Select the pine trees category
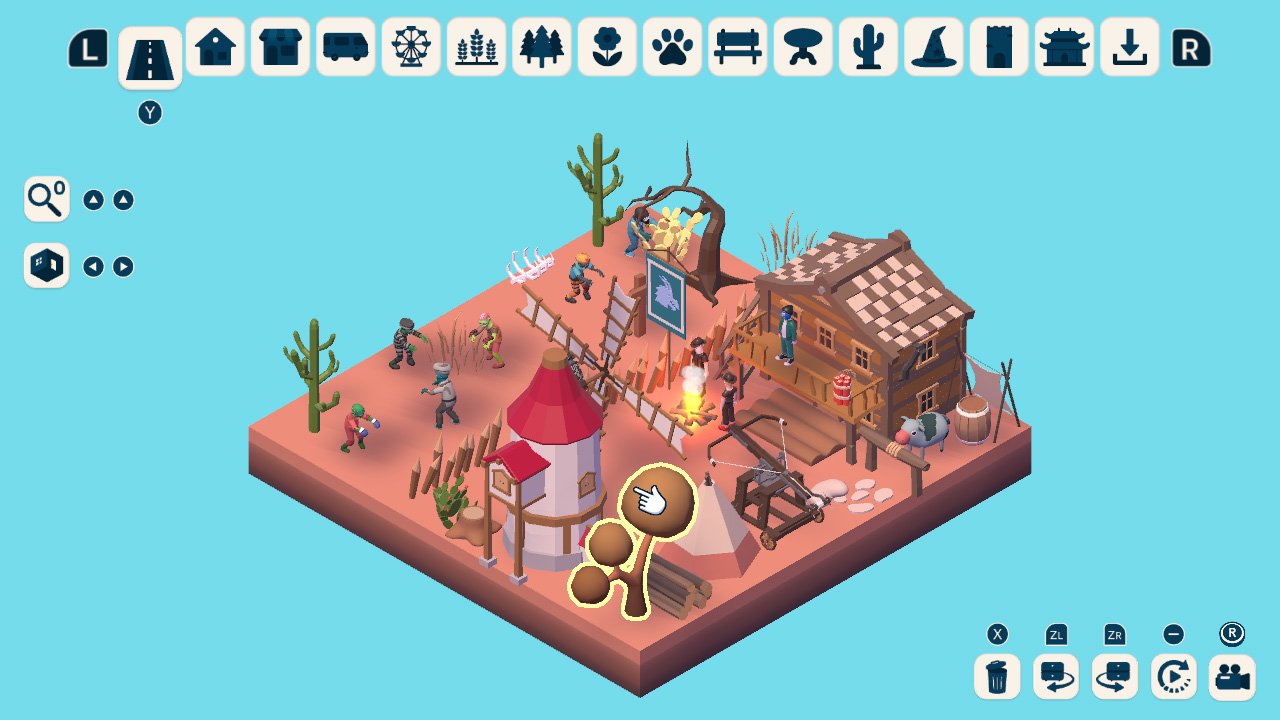Screen dimensions: 1280x720 point(541,46)
